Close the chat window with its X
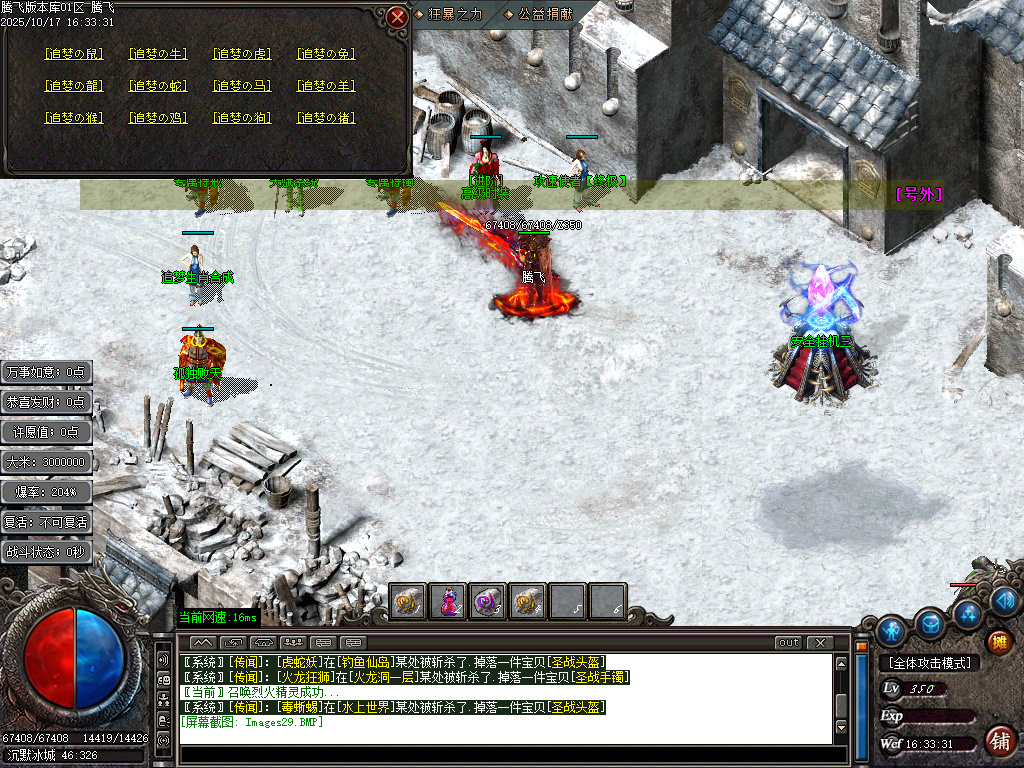Image resolution: width=1024 pixels, height=768 pixels. 820,642
